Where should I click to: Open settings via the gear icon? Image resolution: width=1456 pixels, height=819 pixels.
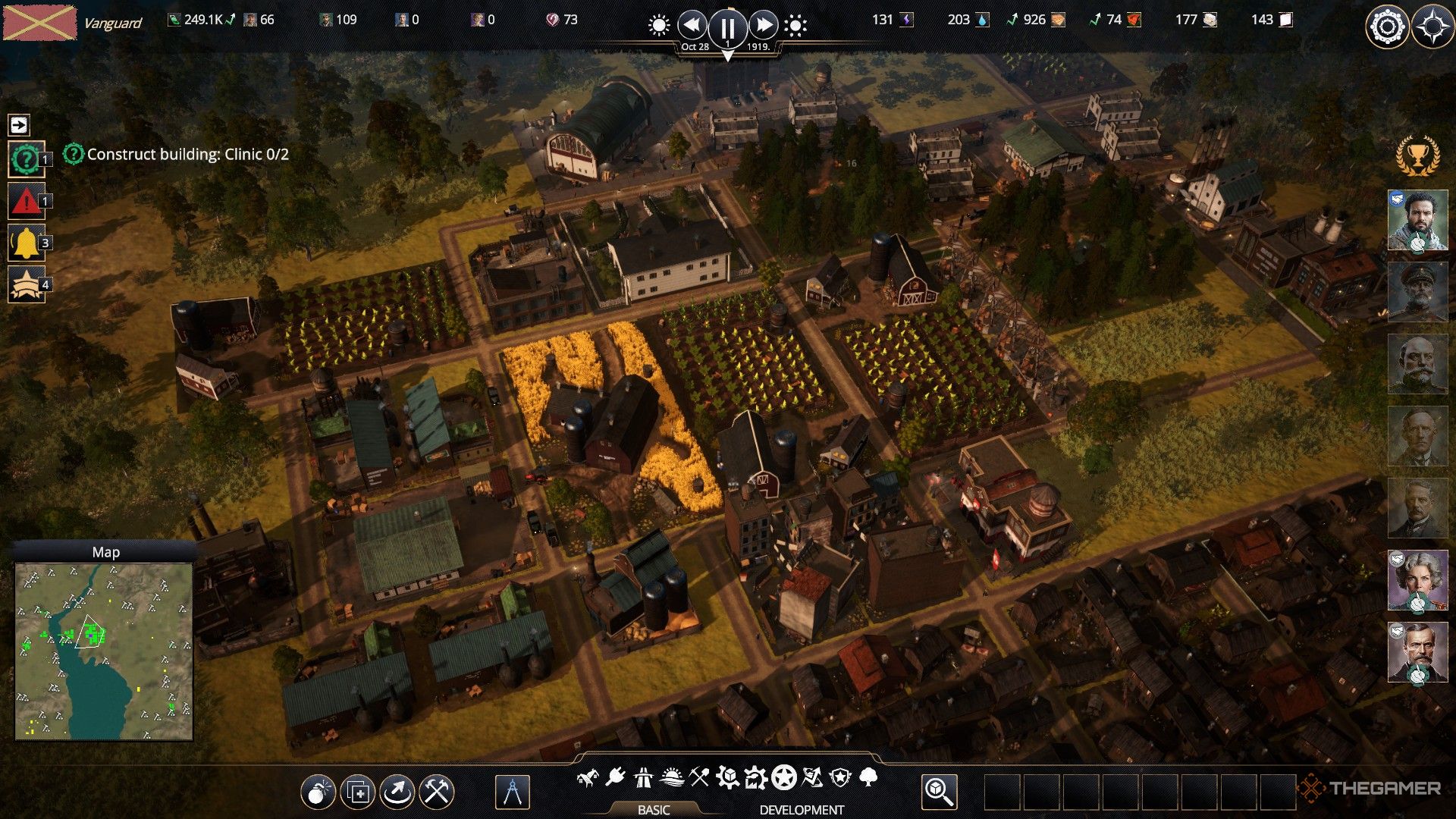[1387, 27]
